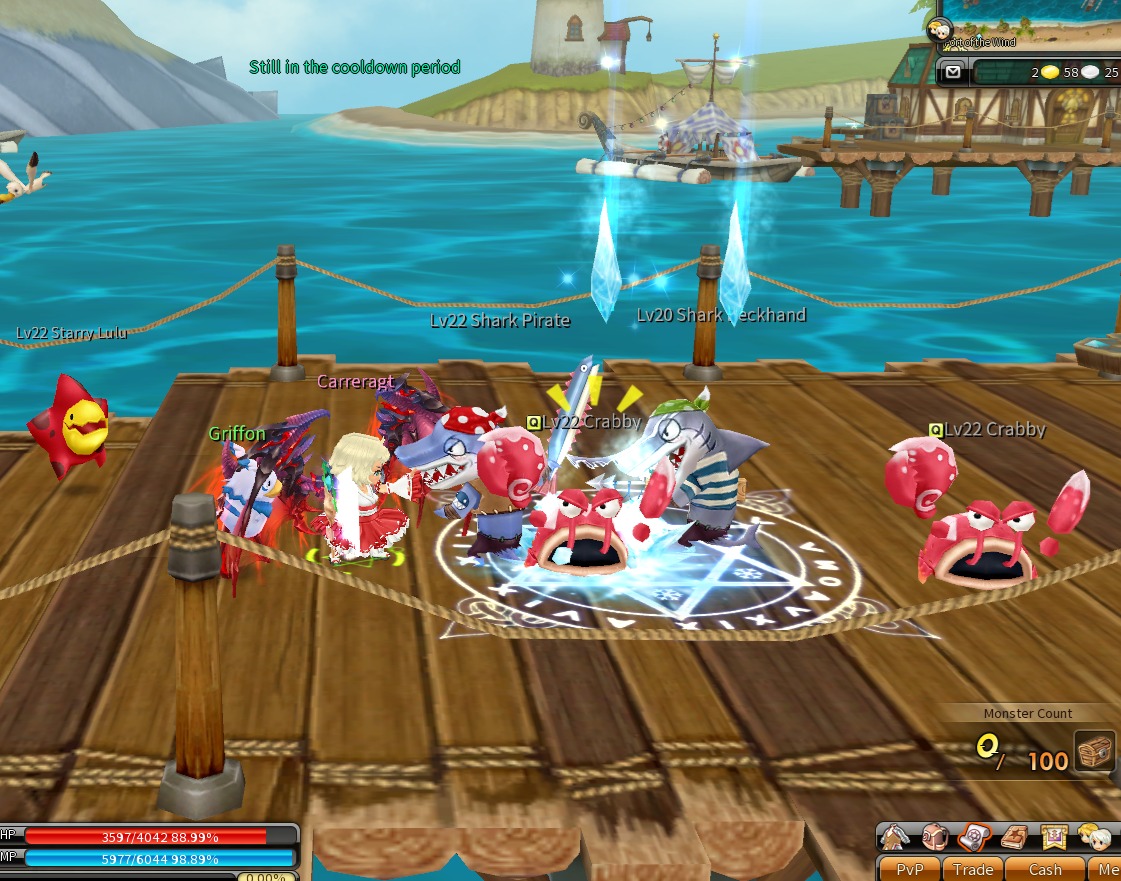Click the party faces icon beside minimap
This screenshot has width=1121, height=881.
[940, 28]
